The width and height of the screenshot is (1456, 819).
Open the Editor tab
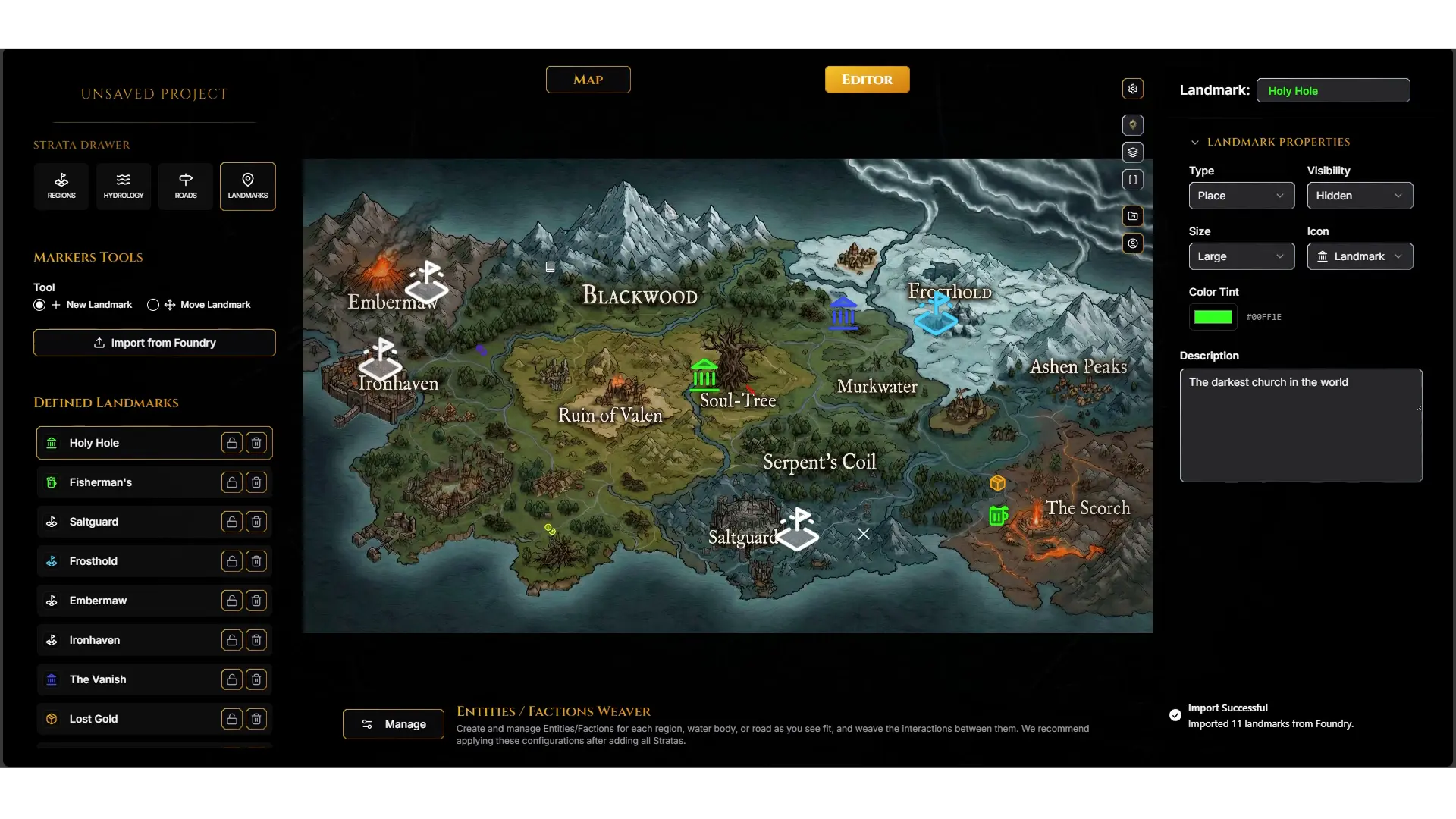pos(867,80)
